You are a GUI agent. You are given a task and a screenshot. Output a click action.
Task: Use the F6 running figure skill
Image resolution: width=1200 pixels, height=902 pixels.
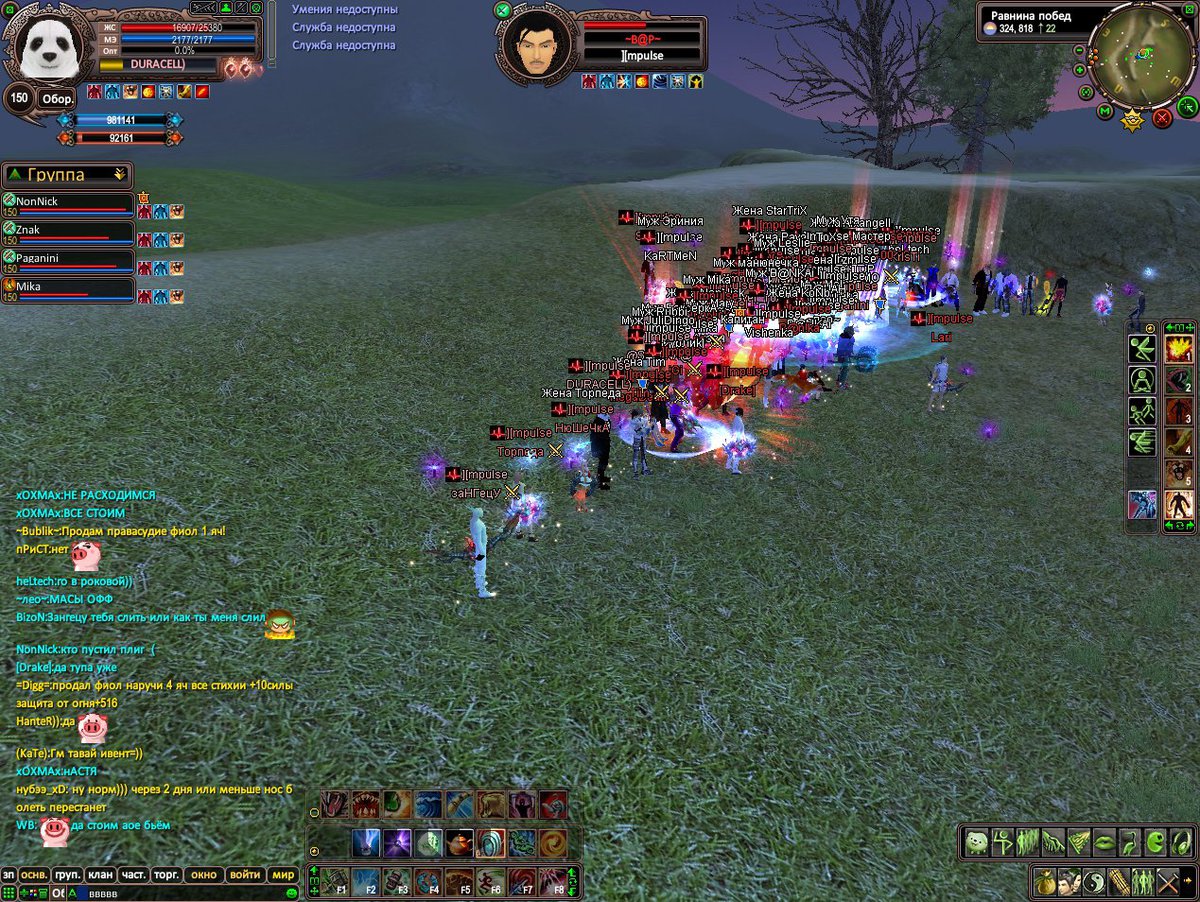point(490,881)
